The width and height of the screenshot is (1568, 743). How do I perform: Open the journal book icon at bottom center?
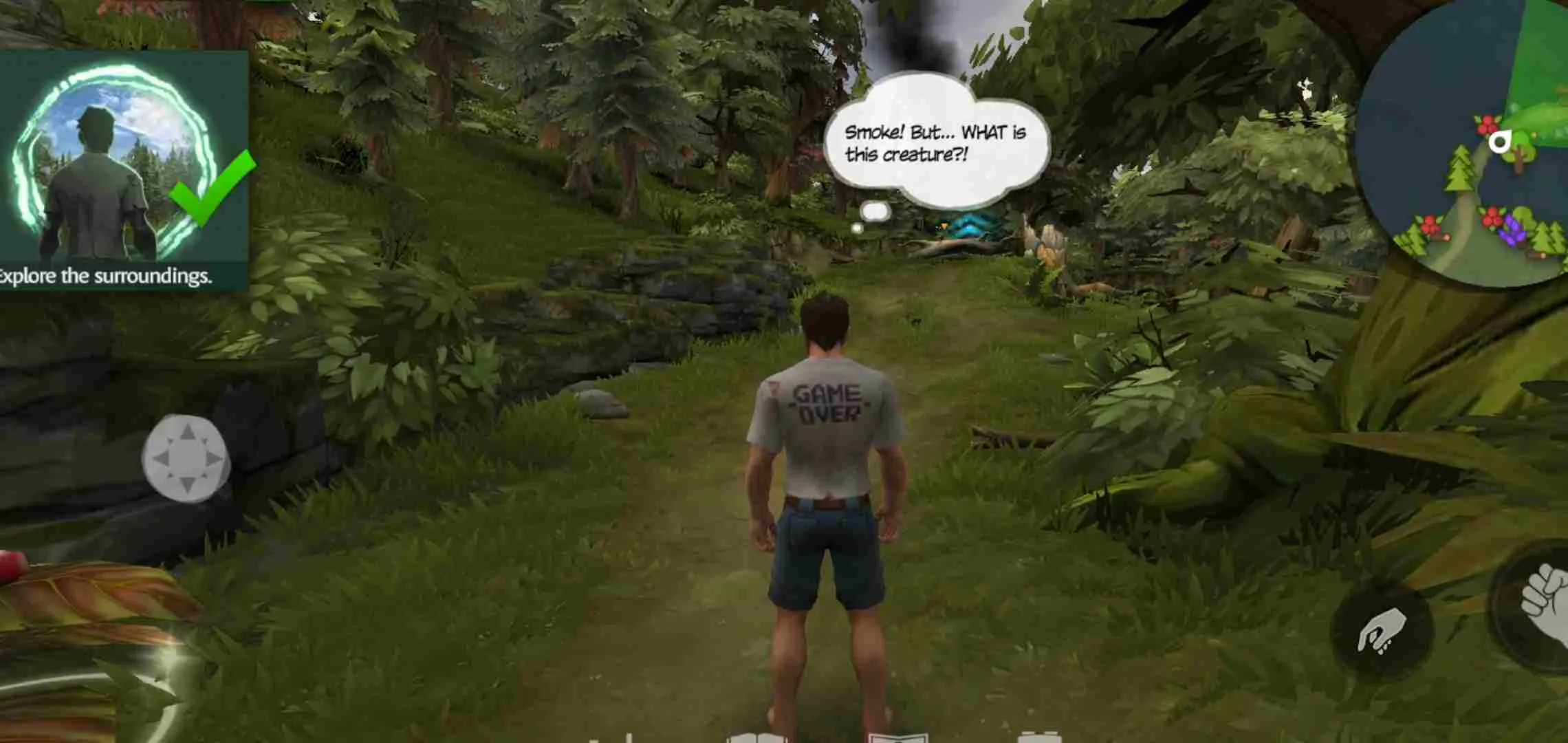click(x=897, y=737)
